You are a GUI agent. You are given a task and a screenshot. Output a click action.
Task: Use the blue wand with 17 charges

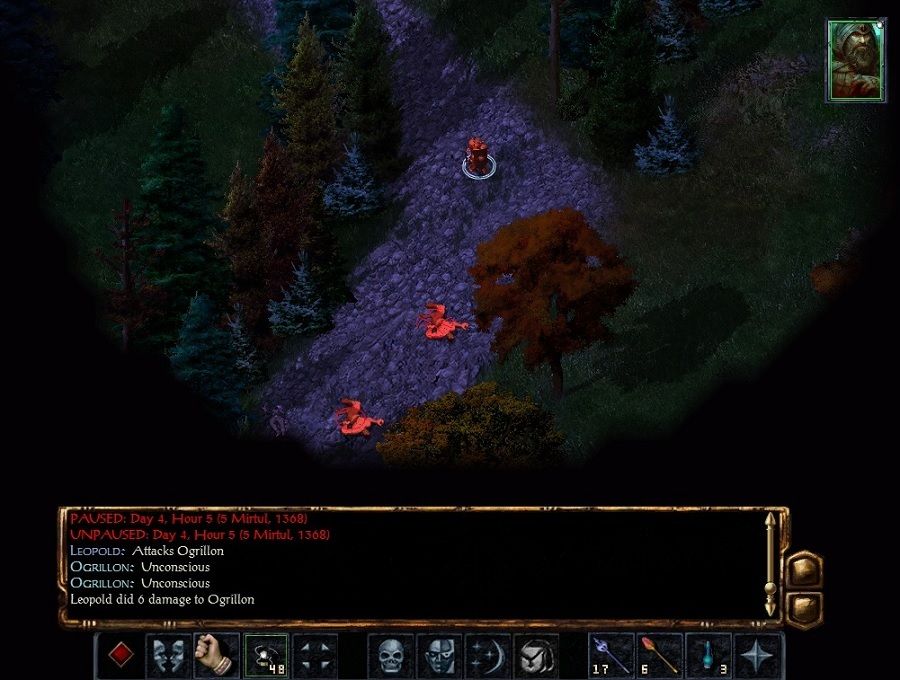point(611,655)
